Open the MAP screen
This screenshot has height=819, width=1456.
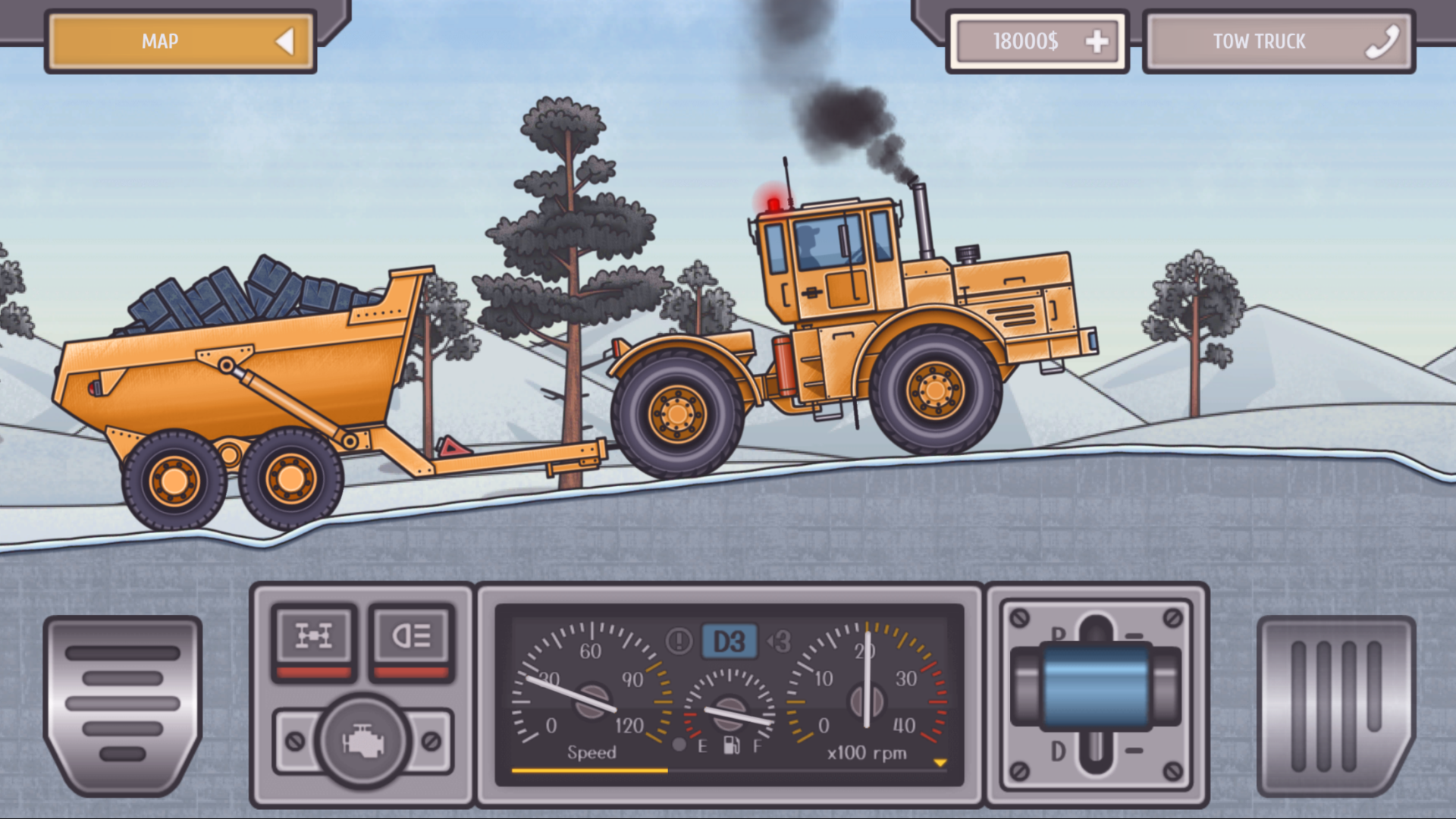click(180, 42)
